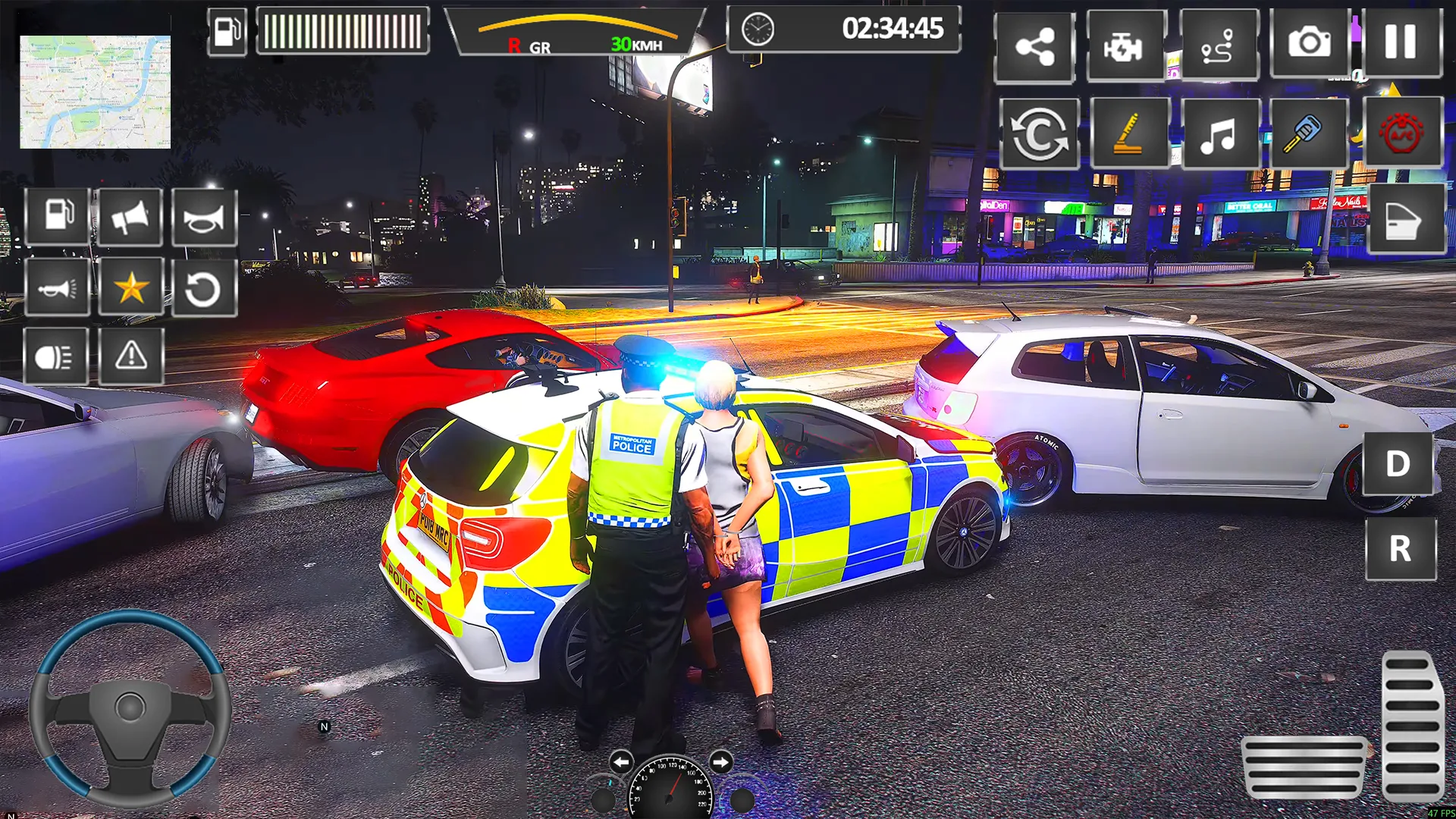Shift into Reverse with the R button

coord(1400,548)
